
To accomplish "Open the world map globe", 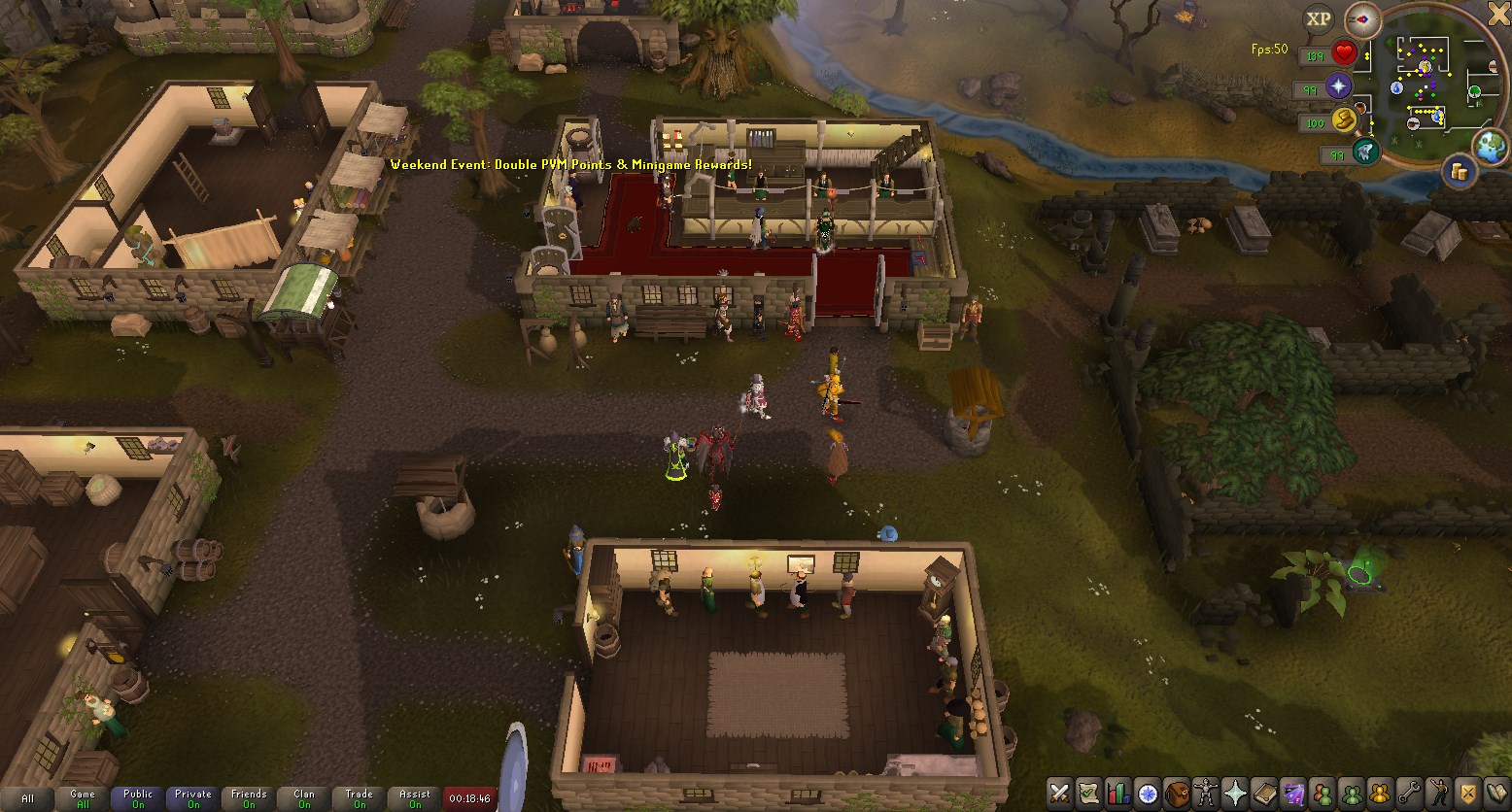I will pyautogui.click(x=1490, y=147).
